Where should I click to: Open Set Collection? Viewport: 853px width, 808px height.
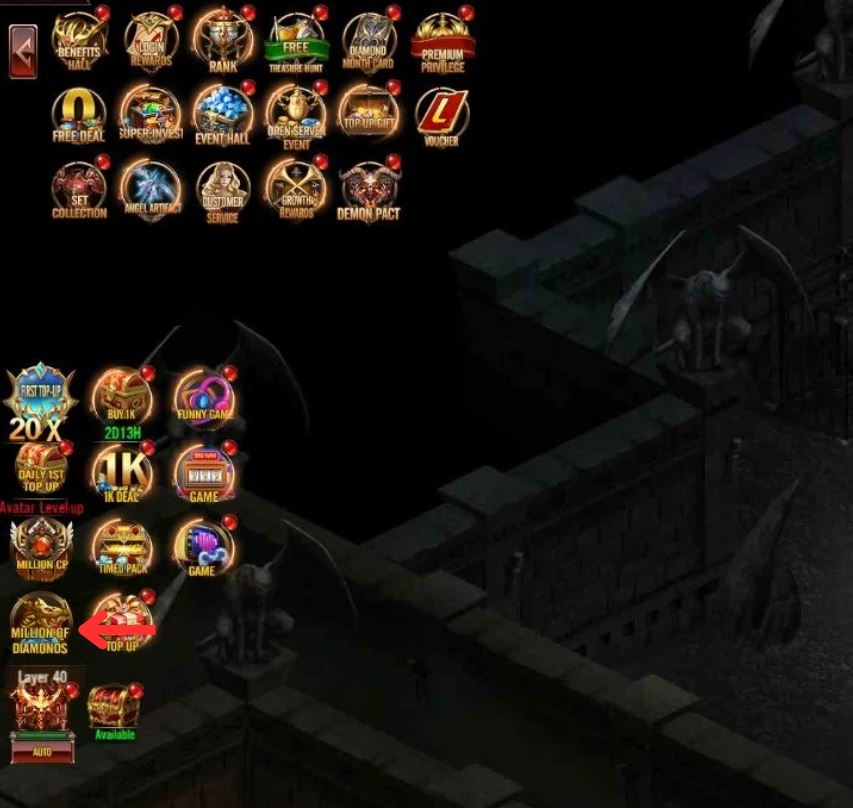[x=79, y=190]
